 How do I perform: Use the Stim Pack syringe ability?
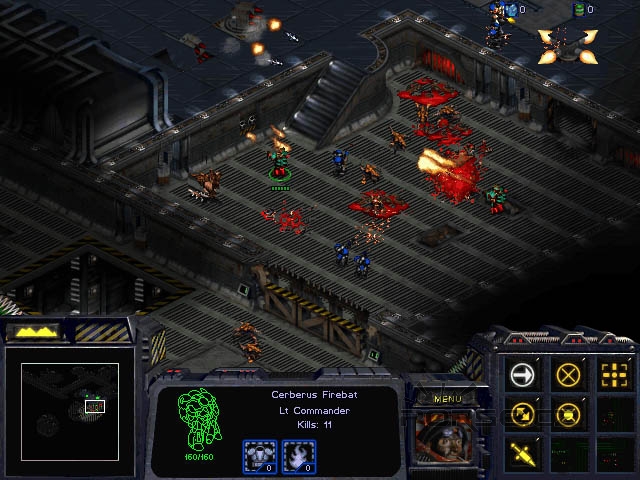[x=523, y=452]
